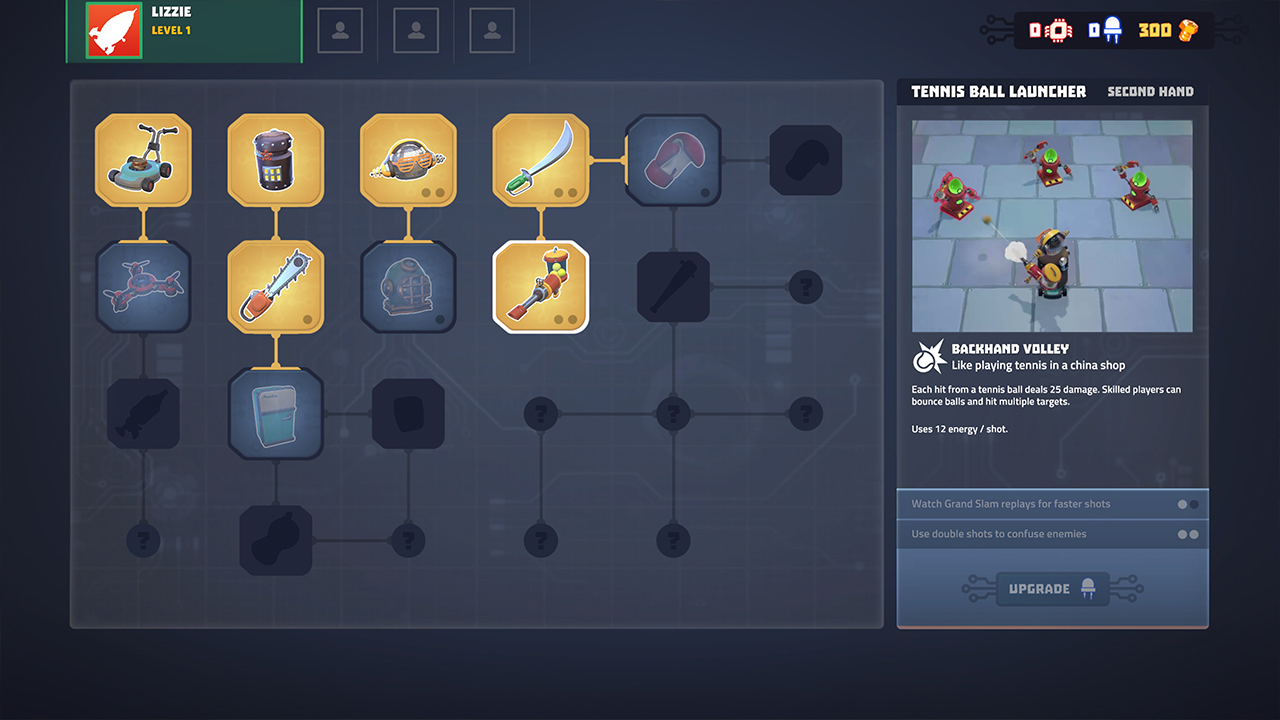Image resolution: width=1280 pixels, height=720 pixels.
Task: Open the scimitar sword node details
Action: [541, 159]
